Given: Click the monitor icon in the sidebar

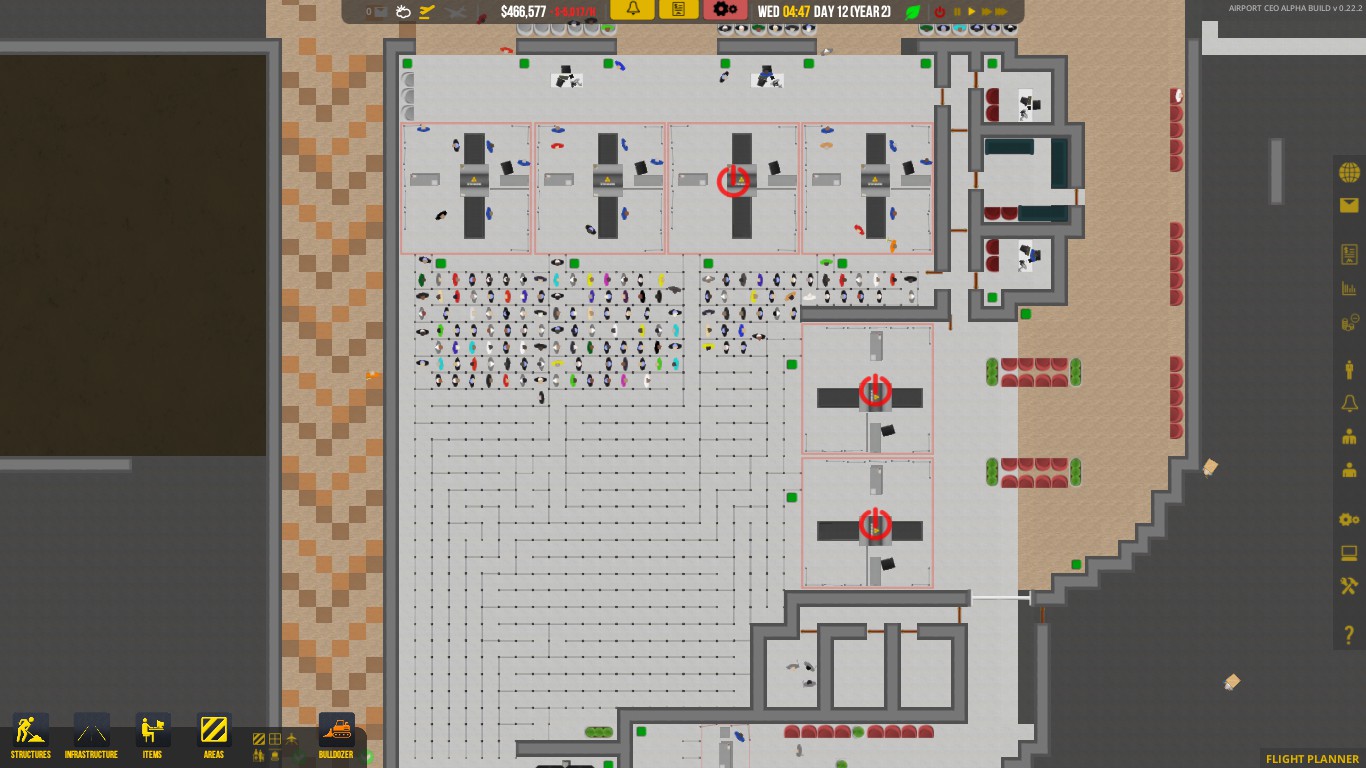Looking at the screenshot, I should [1348, 553].
